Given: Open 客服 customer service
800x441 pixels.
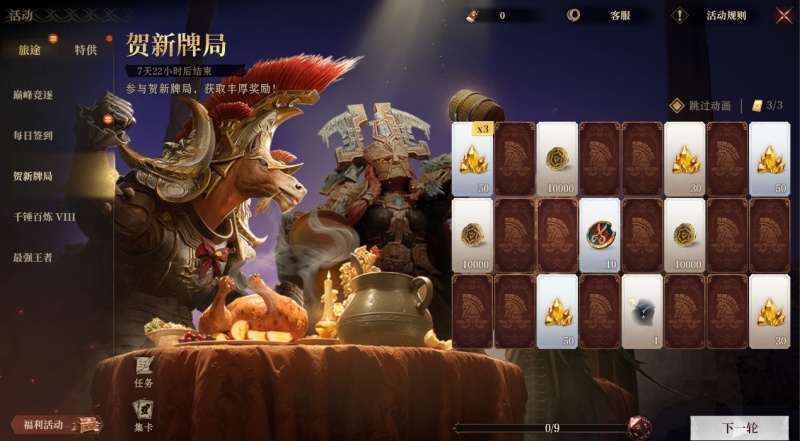Looking at the screenshot, I should [609, 16].
